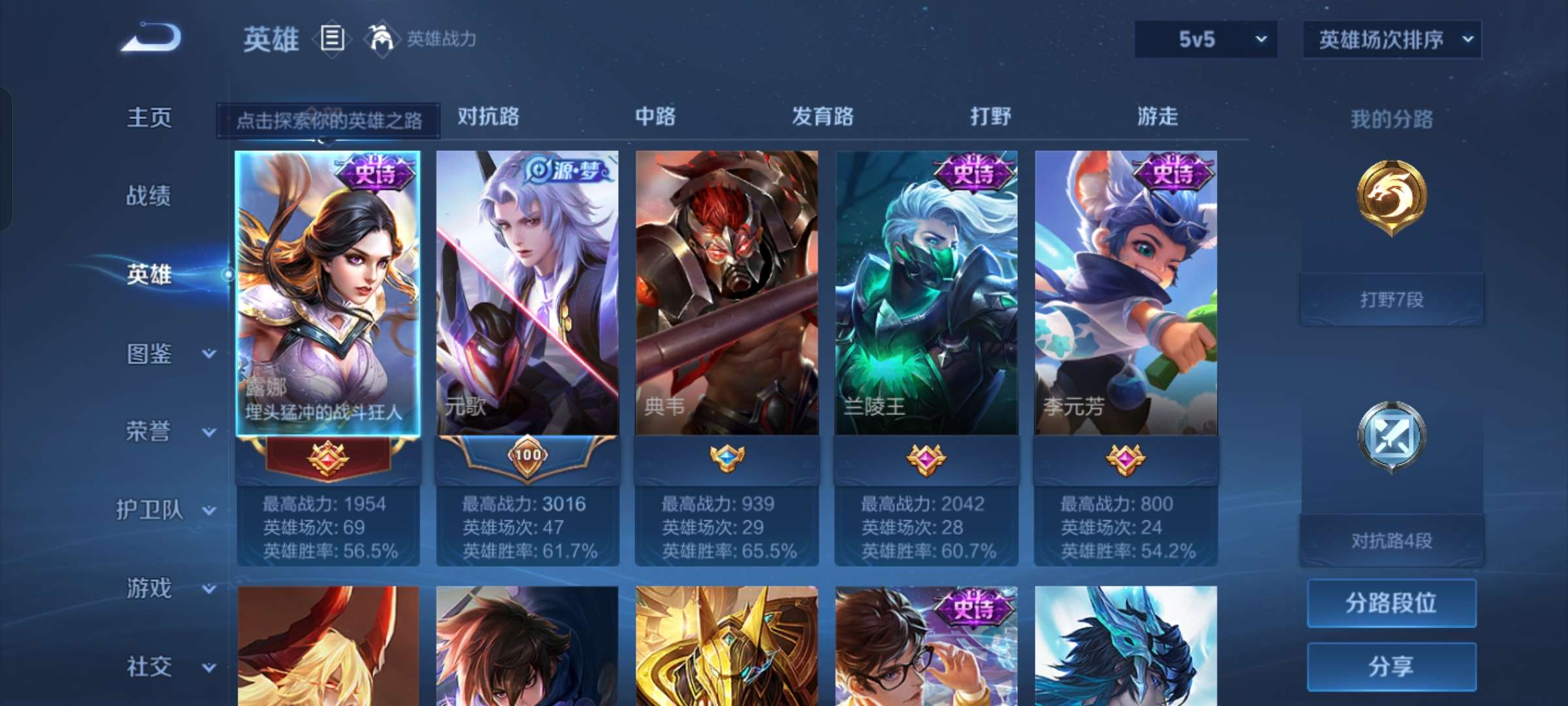The image size is (1568, 706).
Task: Switch to the 打野 lane tab
Action: click(x=988, y=118)
